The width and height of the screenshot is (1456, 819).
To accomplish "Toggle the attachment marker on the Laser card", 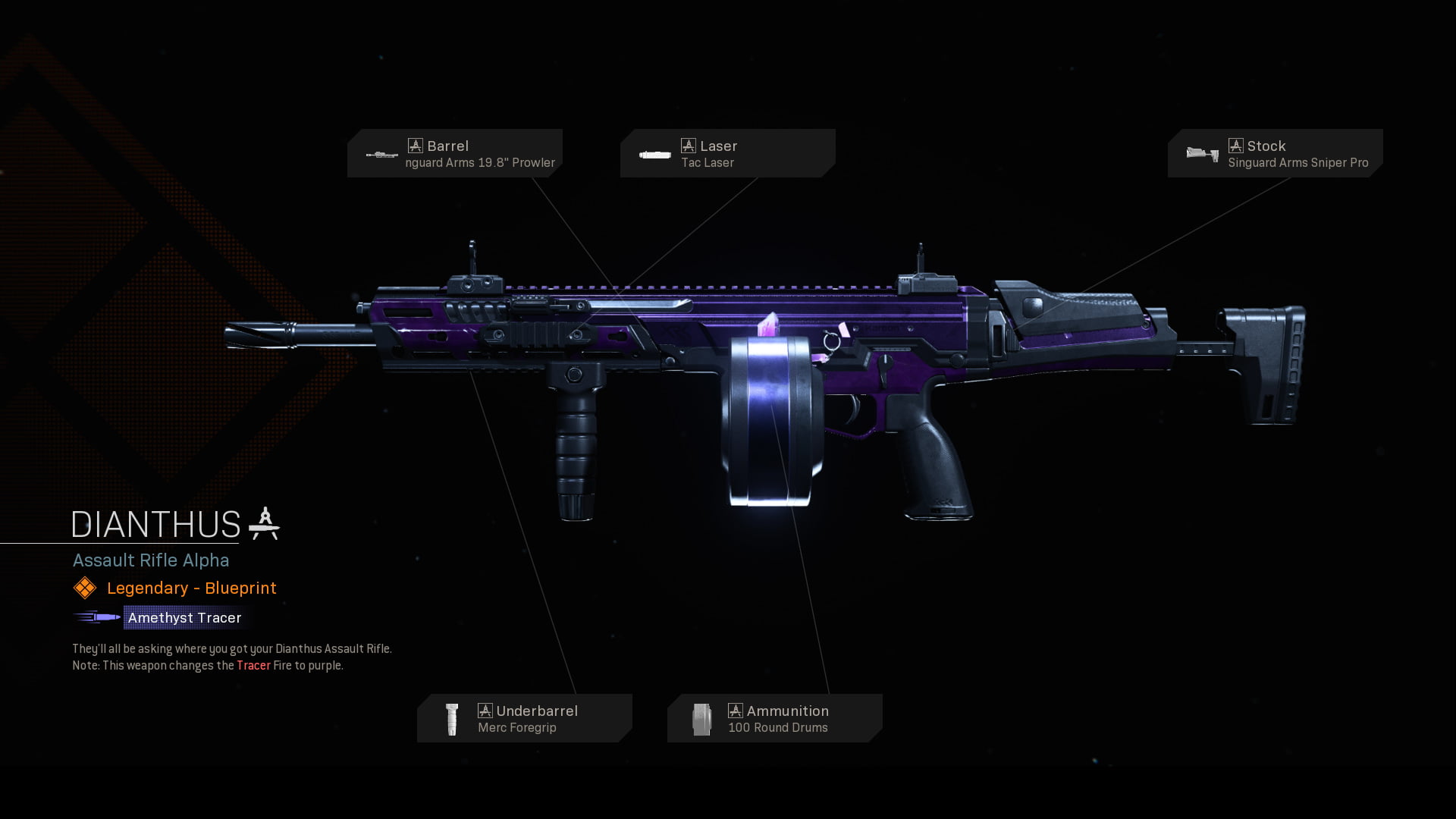I will point(689,144).
